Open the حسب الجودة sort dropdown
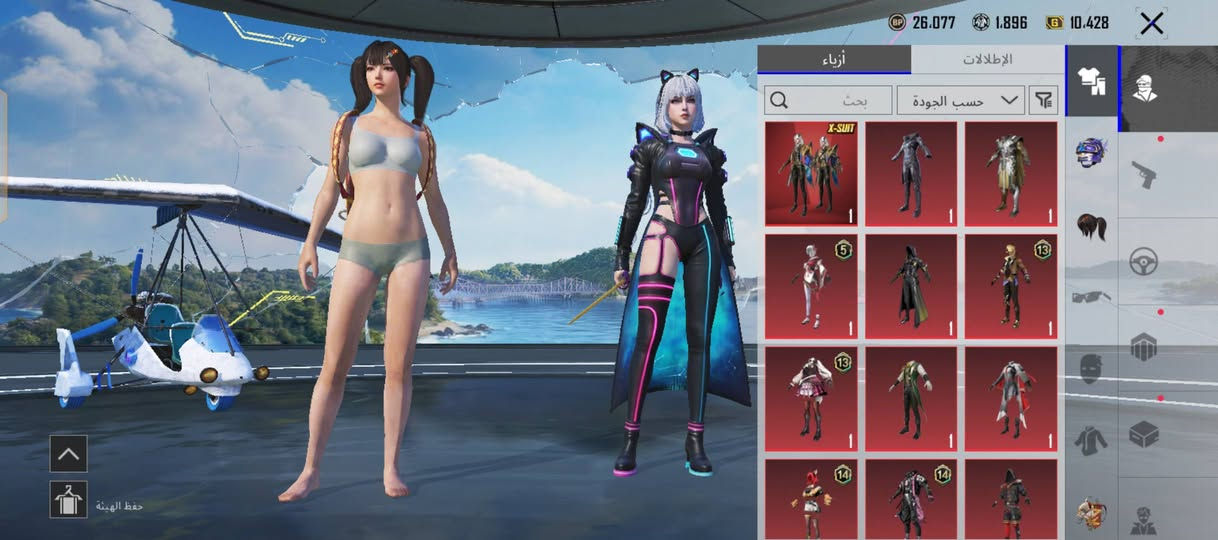The image size is (1218, 540). point(961,100)
